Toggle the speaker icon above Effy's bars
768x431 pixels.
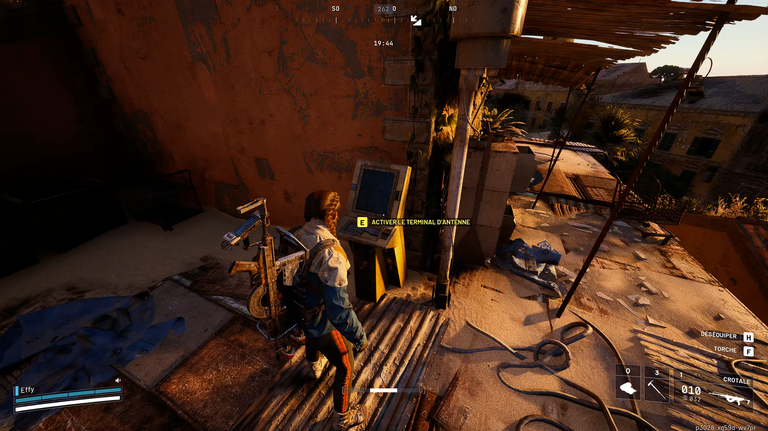coord(118,380)
